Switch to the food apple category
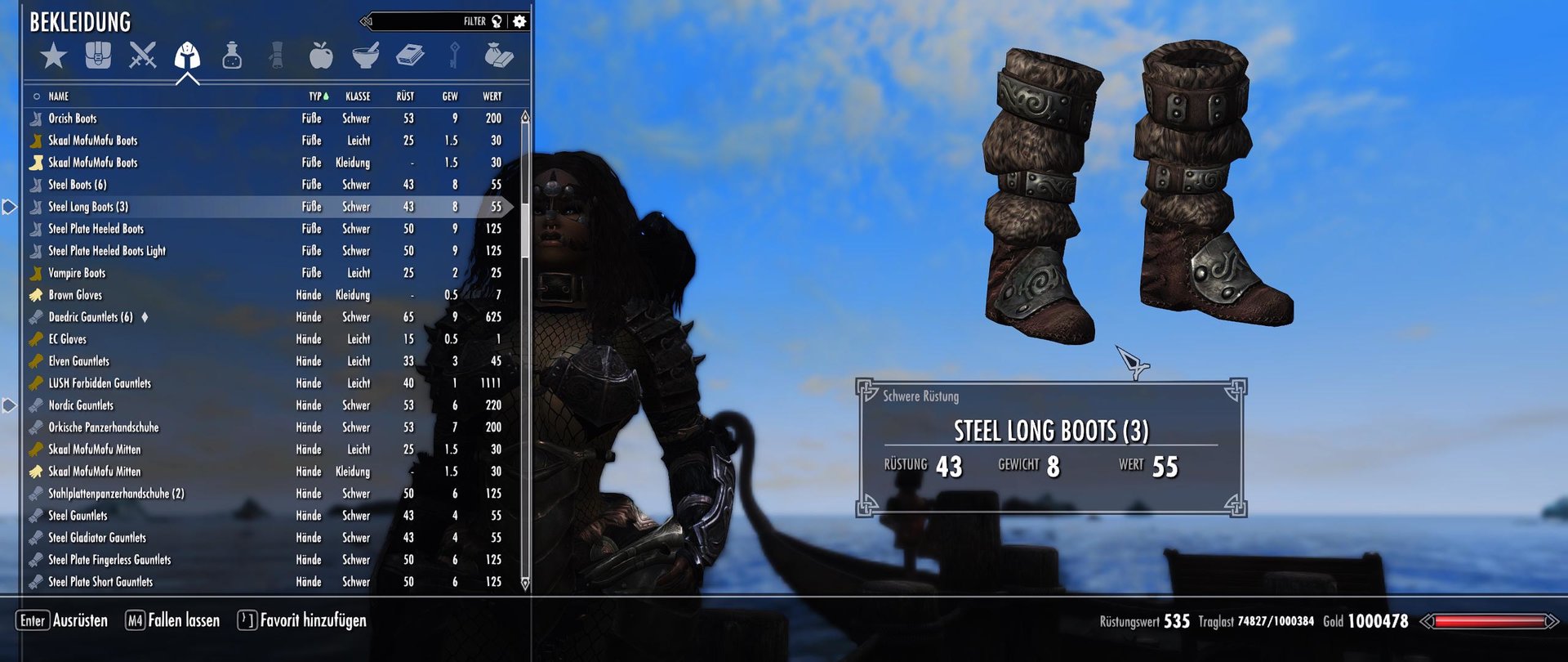 coord(321,56)
